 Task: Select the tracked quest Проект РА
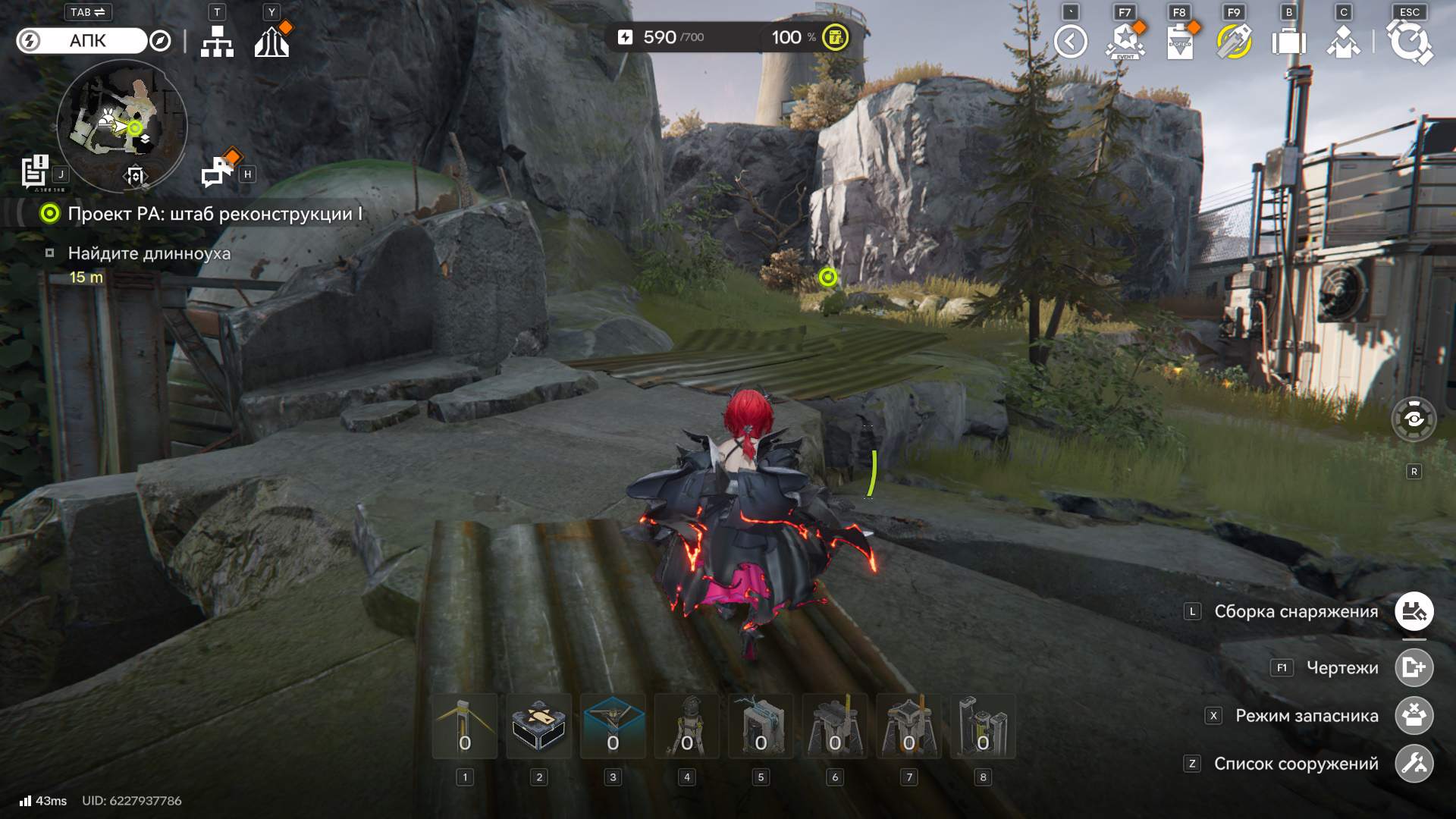click(215, 214)
